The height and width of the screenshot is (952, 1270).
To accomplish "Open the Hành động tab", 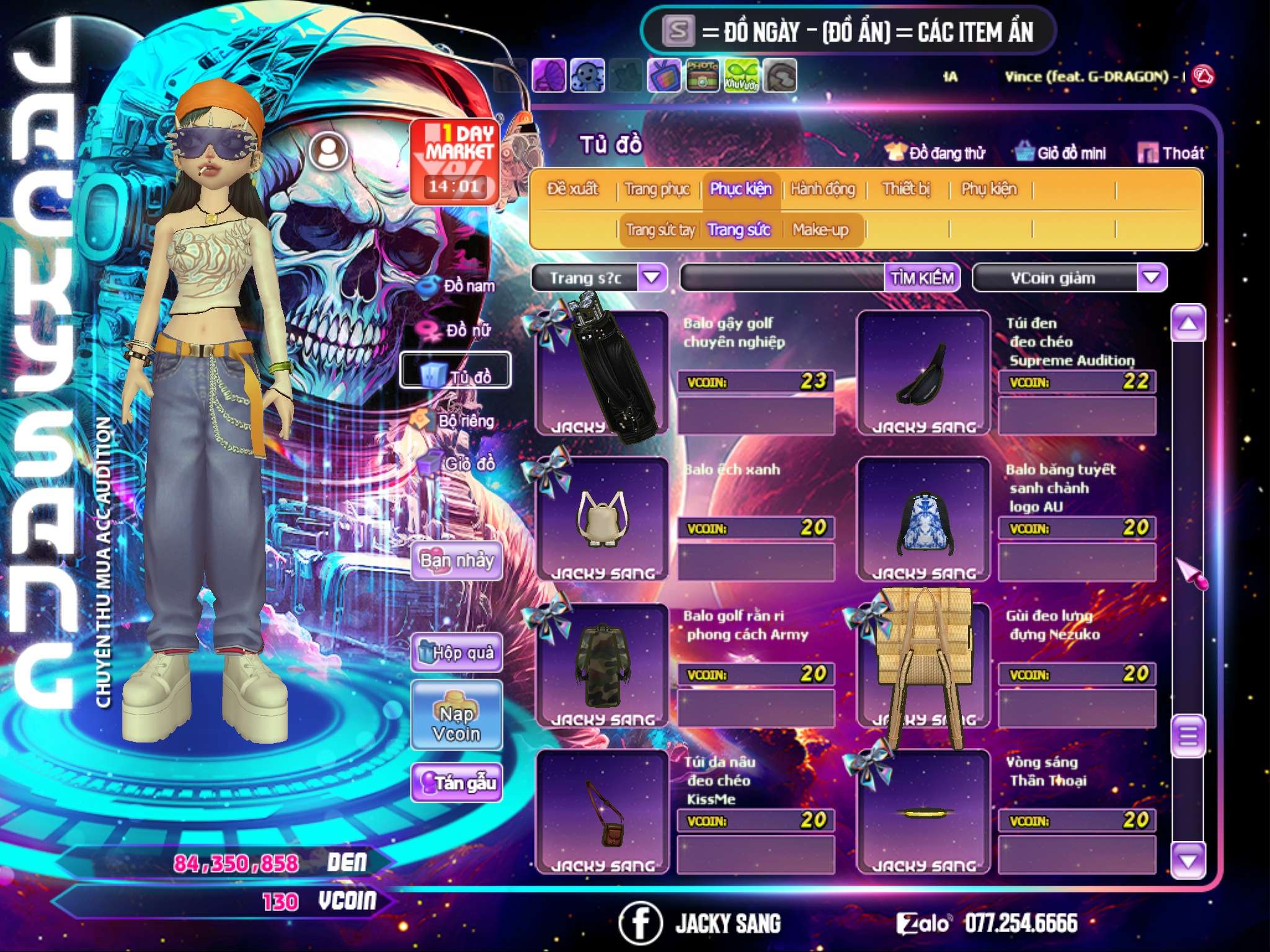I will pos(822,189).
